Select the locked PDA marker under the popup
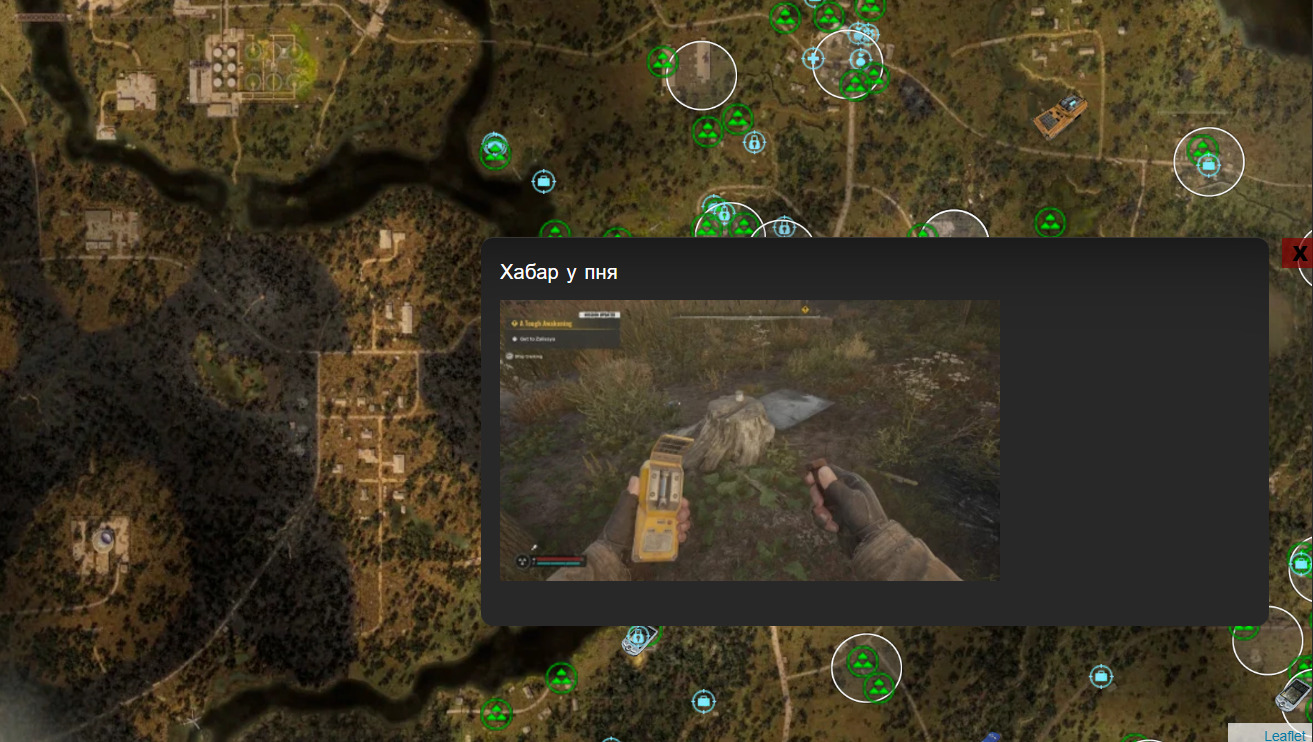The image size is (1313, 742). pyautogui.click(x=637, y=639)
